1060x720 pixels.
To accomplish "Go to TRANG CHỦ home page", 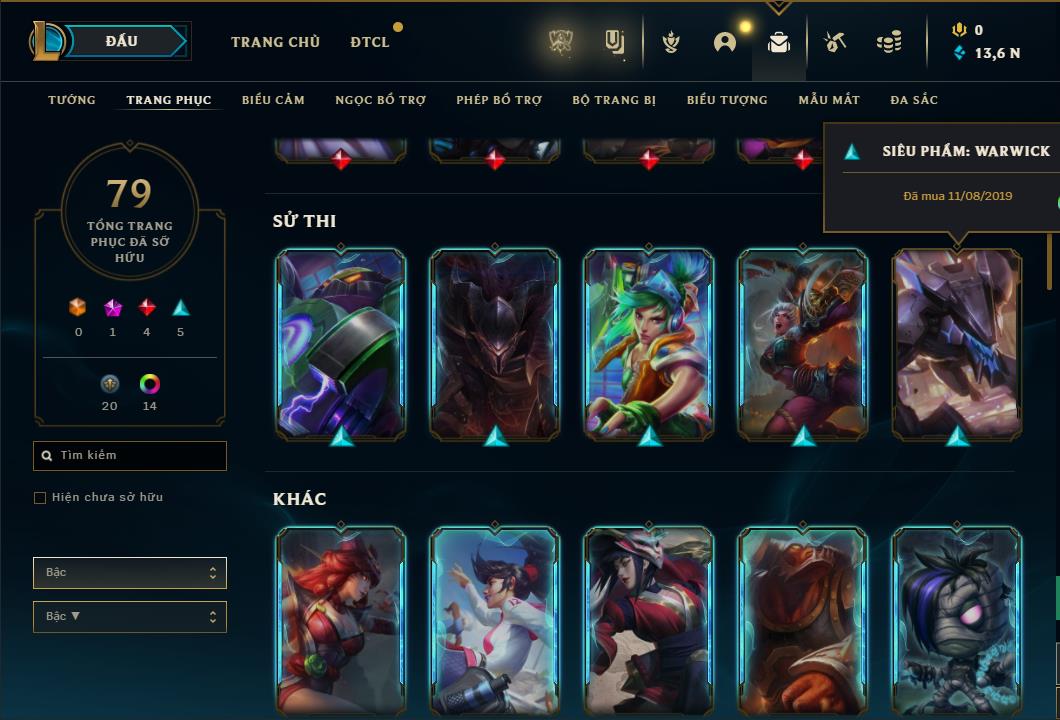I will (x=275, y=42).
